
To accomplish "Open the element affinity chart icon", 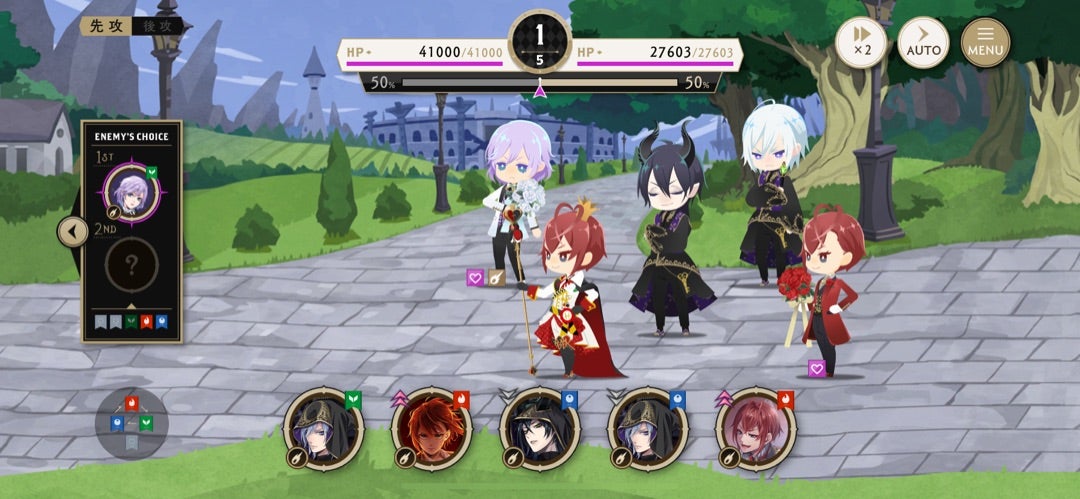I will tap(132, 422).
